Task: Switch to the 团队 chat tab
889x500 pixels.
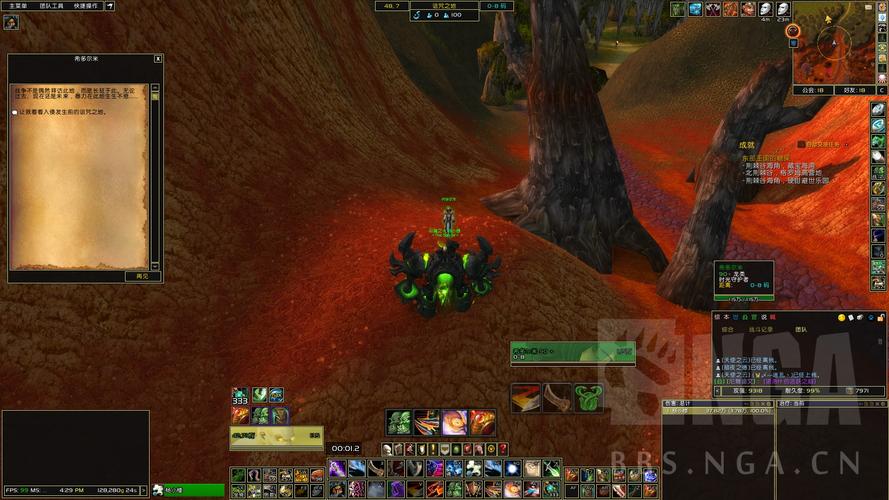Action: tap(801, 328)
